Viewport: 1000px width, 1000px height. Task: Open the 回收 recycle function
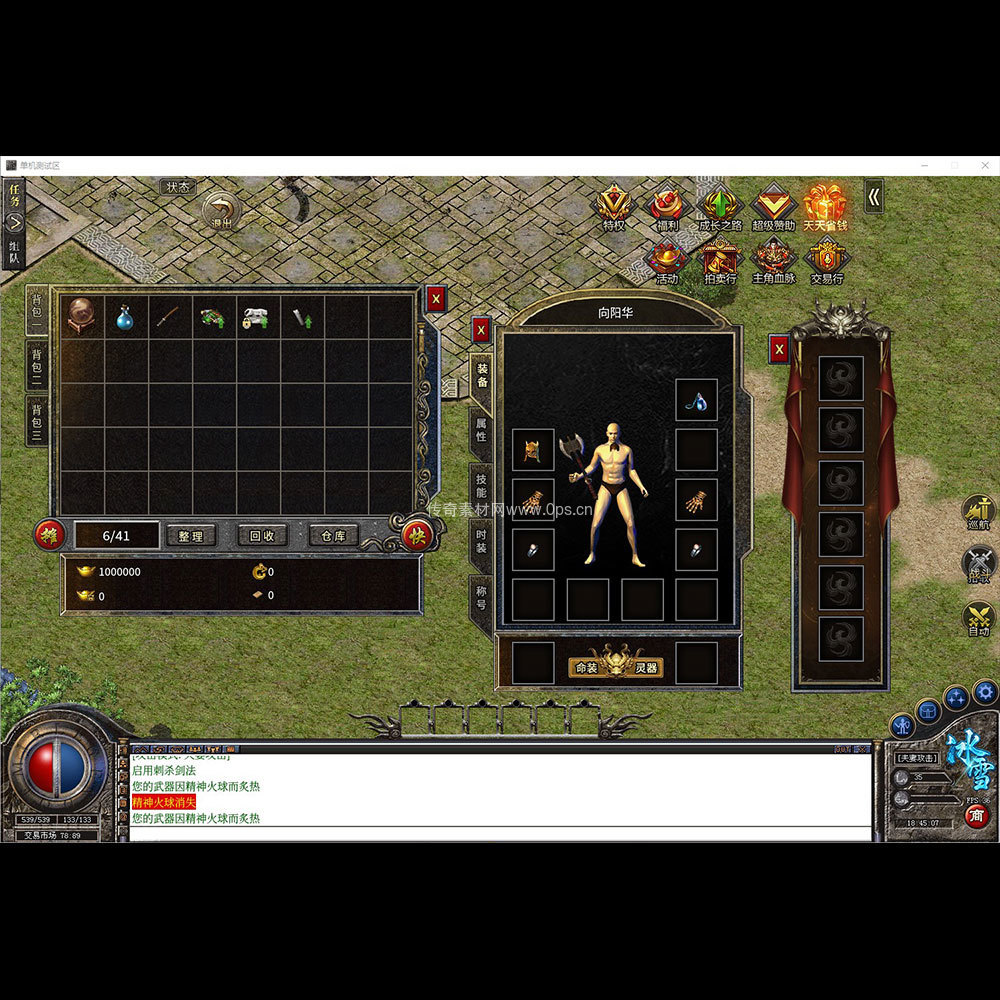(x=262, y=536)
